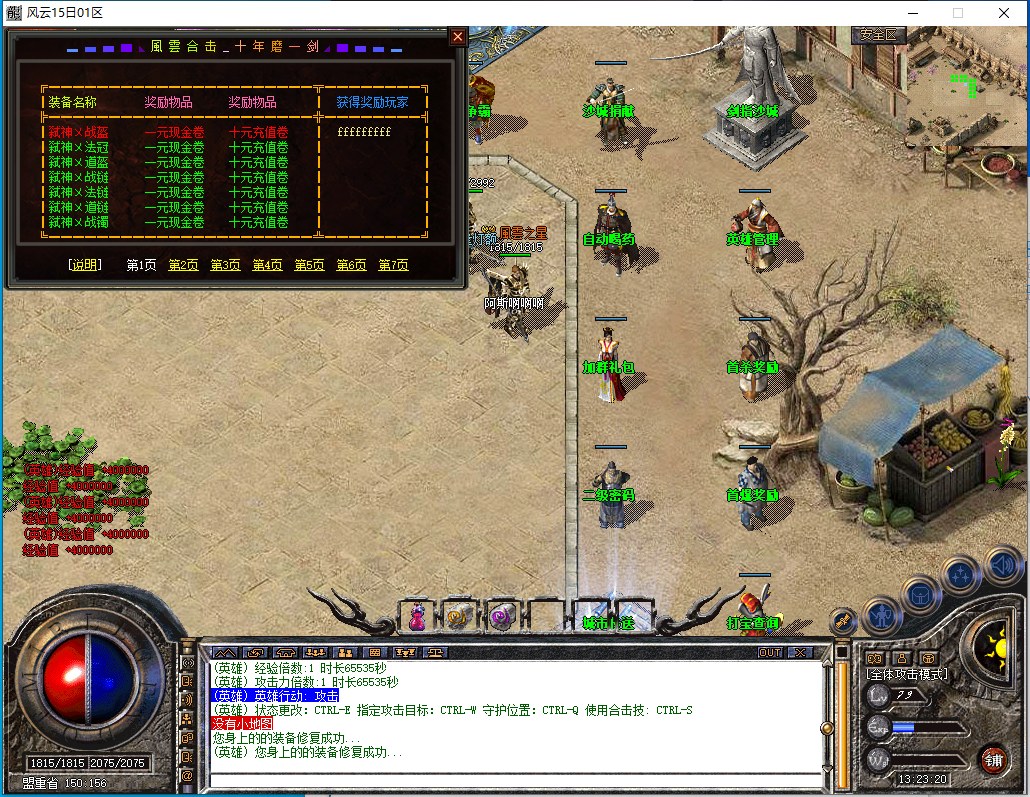
Task: View 第6页 of the reward list
Action: pyautogui.click(x=351, y=265)
